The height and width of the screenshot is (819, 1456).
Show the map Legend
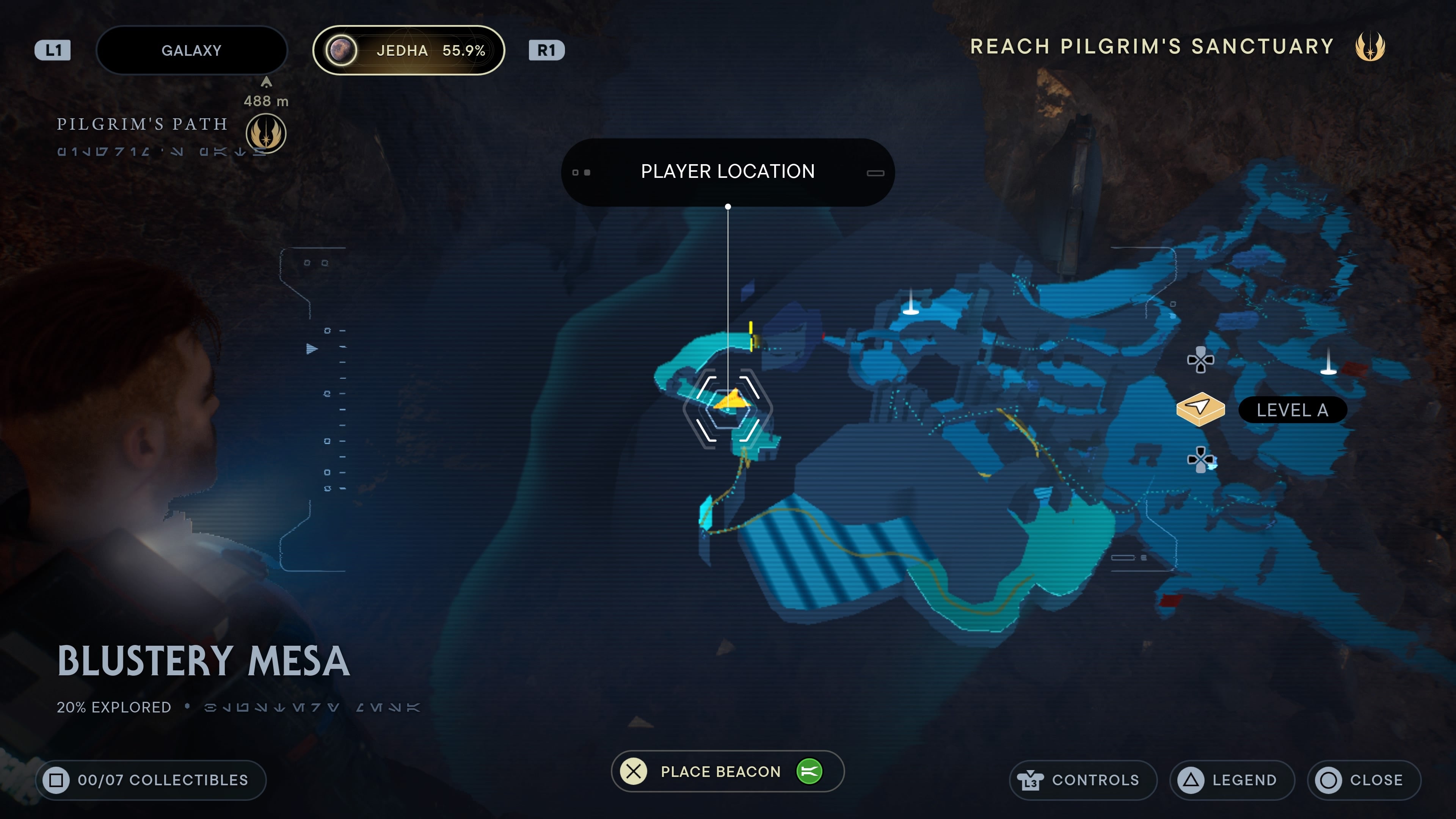tap(1232, 780)
